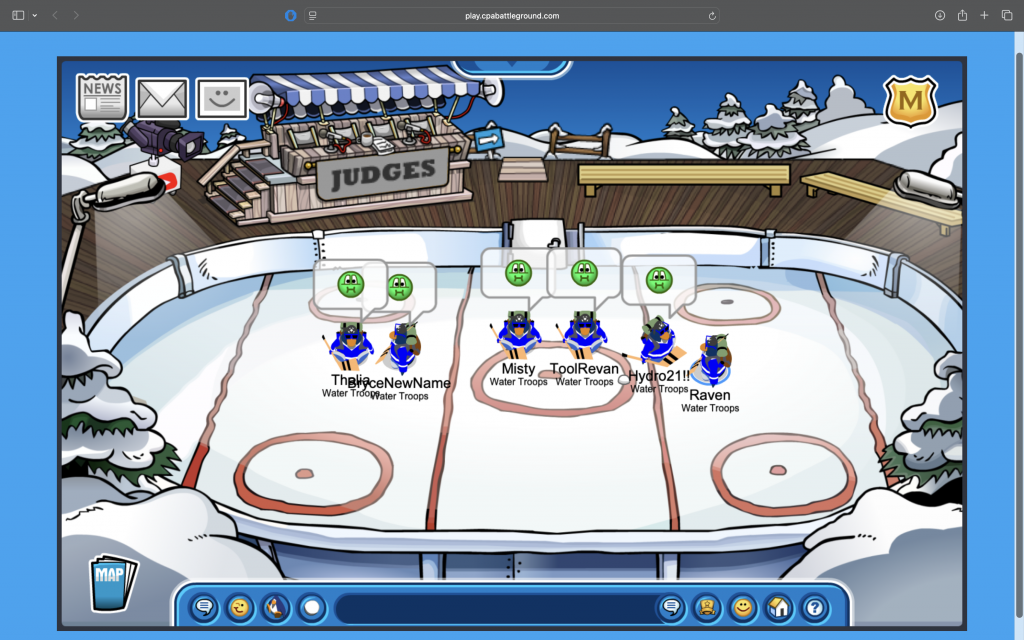Click into the chat message bar

coord(495,607)
